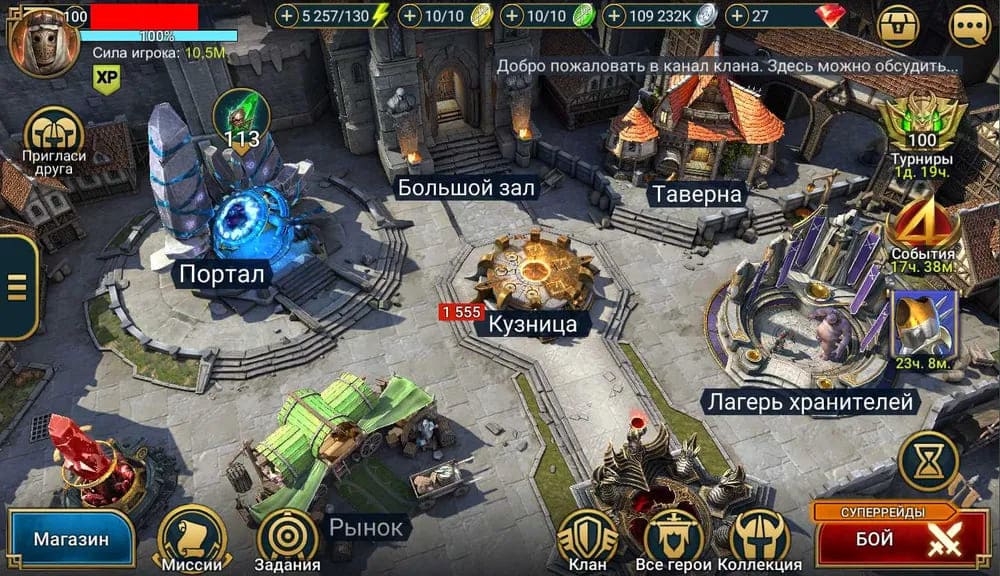Add more red gems with plus button
This screenshot has width=1000, height=576.
tap(738, 16)
